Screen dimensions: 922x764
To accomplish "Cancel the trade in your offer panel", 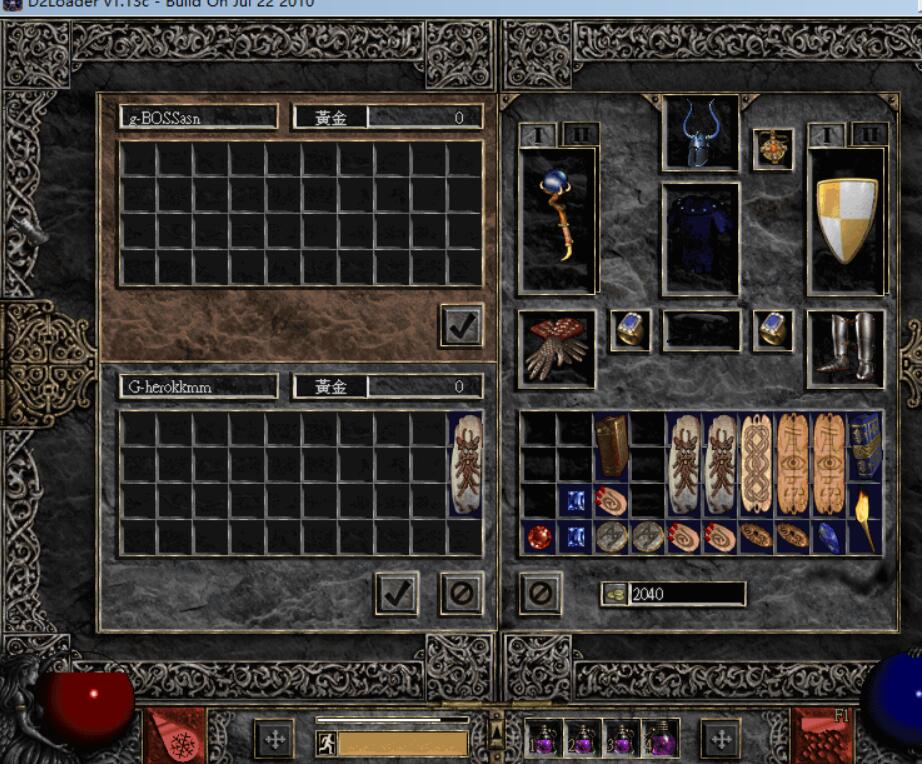I will (x=461, y=594).
